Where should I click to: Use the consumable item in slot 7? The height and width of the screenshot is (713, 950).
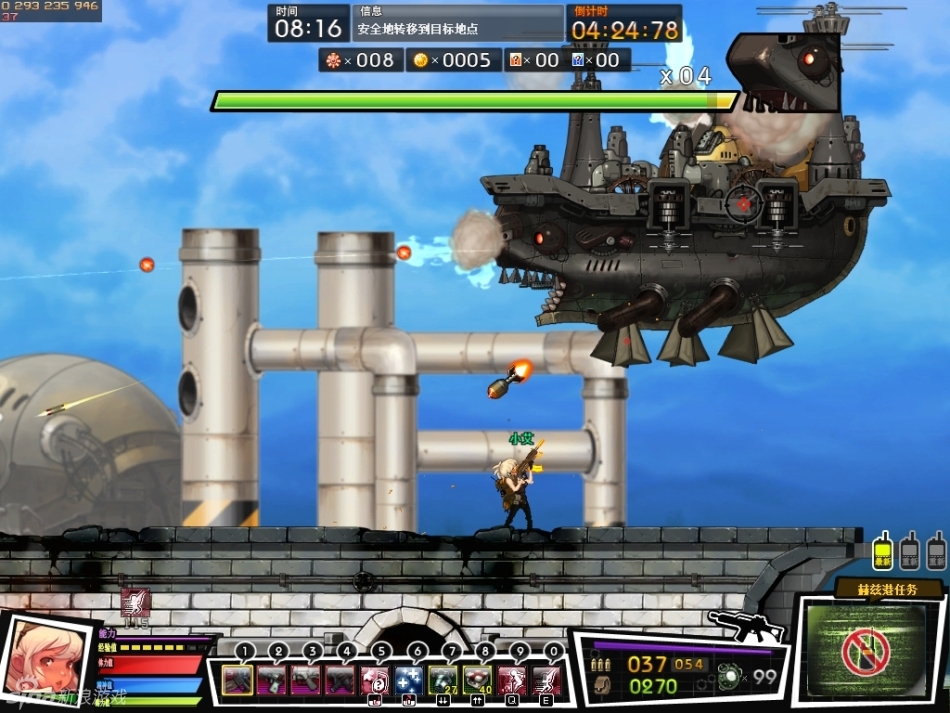click(444, 681)
